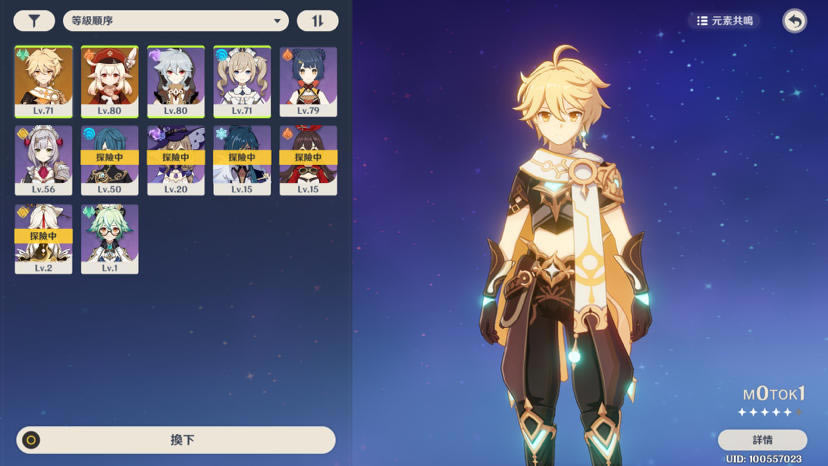Open the 詳情 details button
This screenshot has height=466, width=828.
click(762, 440)
